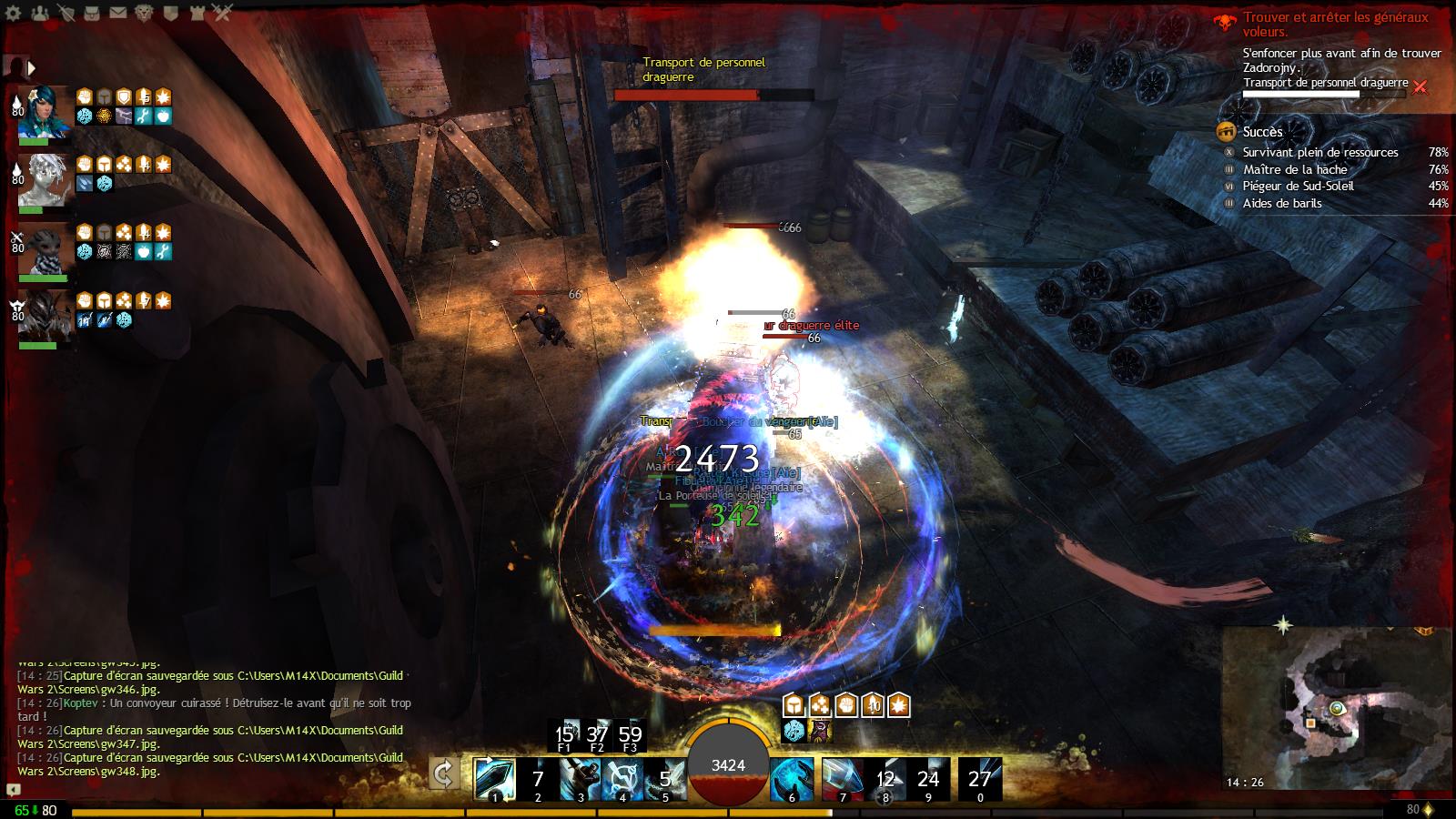Open the minimap
This screenshot has width=1456, height=819.
pos(1336,710)
